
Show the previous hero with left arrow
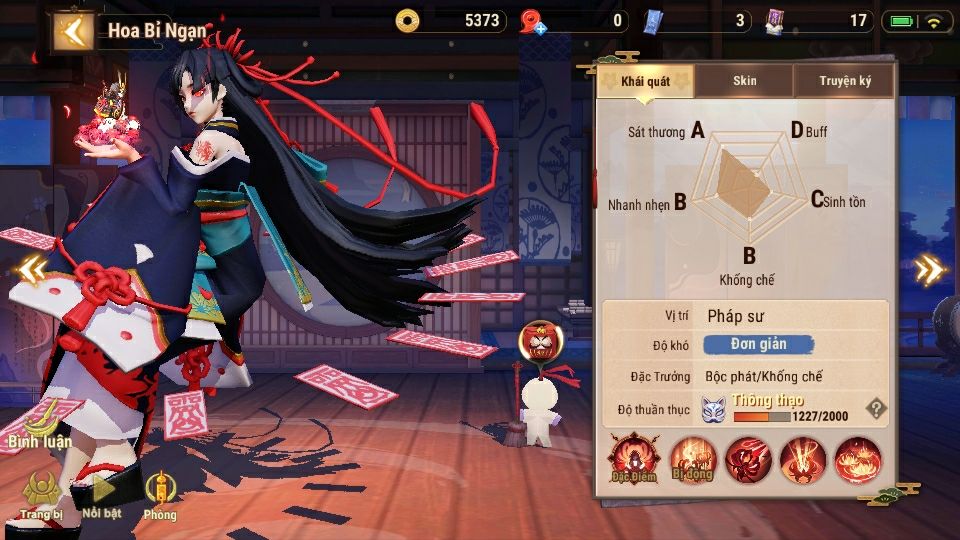coord(31,268)
